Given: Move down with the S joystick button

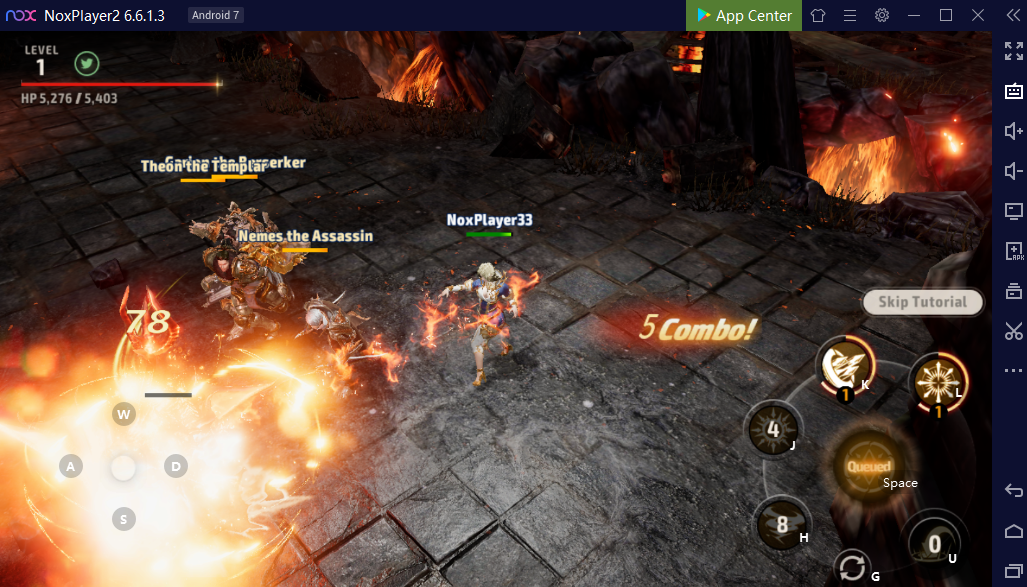Looking at the screenshot, I should tap(124, 518).
